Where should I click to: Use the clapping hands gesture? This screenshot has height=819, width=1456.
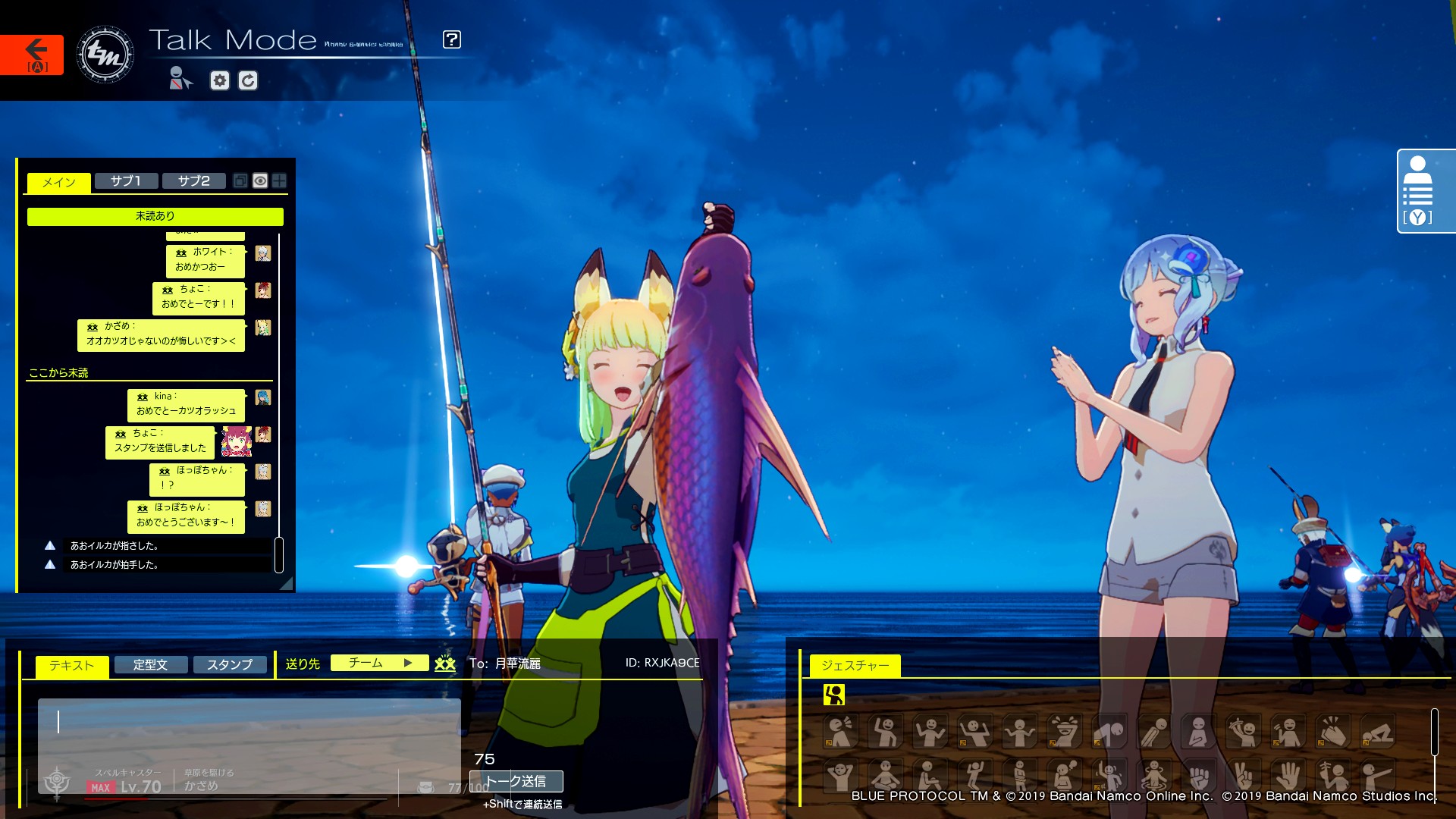1332,733
